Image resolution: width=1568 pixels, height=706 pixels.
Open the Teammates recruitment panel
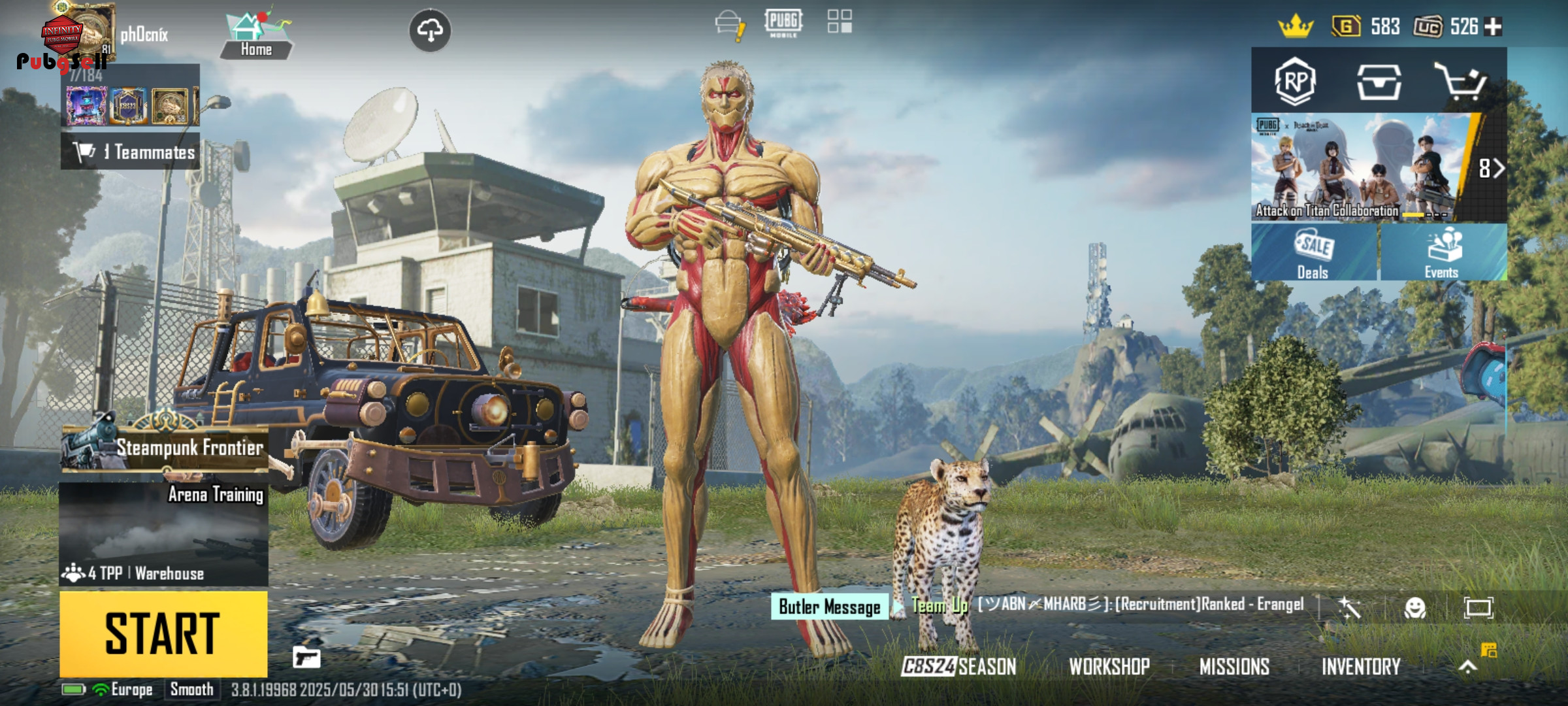pos(131,152)
